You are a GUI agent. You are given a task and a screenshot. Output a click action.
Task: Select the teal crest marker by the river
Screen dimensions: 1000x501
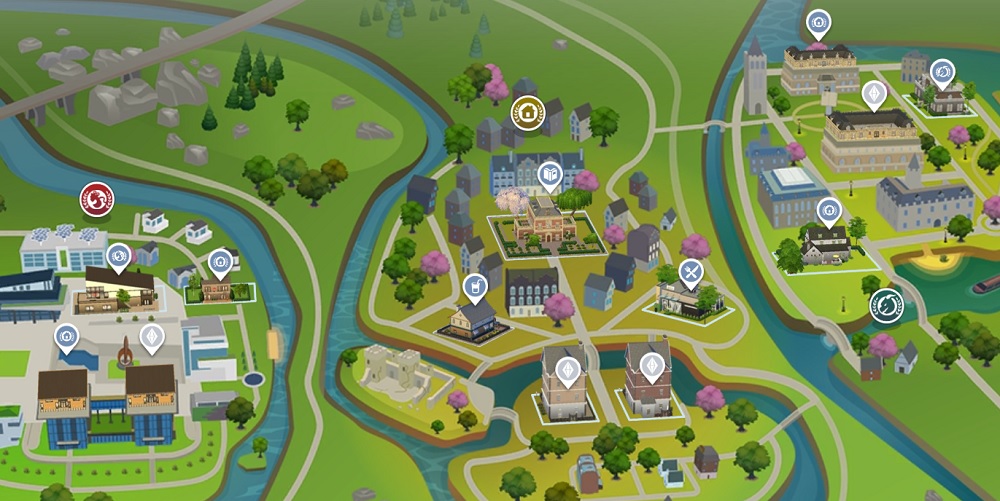click(885, 304)
